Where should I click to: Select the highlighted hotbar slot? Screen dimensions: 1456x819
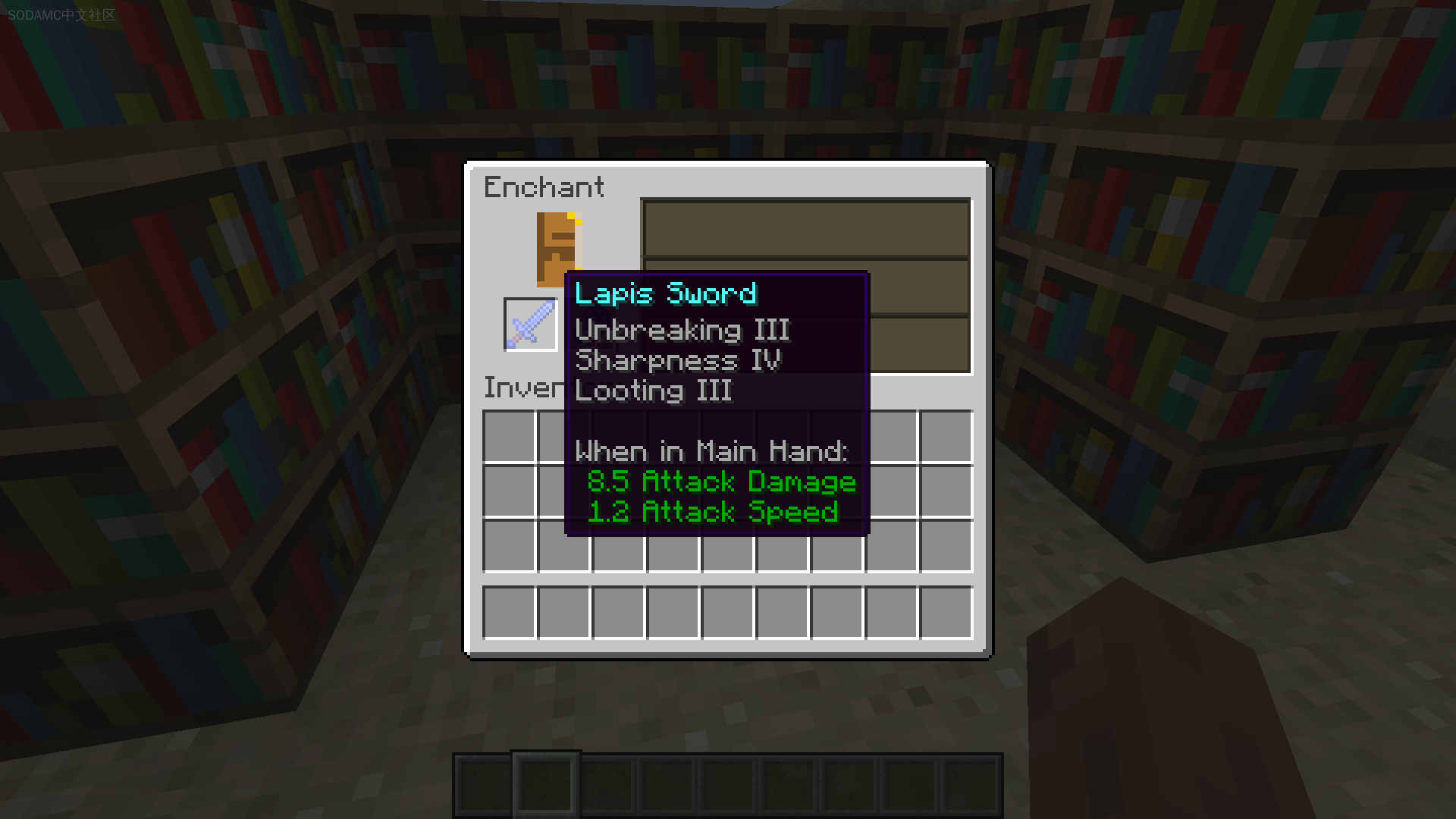coord(545,784)
